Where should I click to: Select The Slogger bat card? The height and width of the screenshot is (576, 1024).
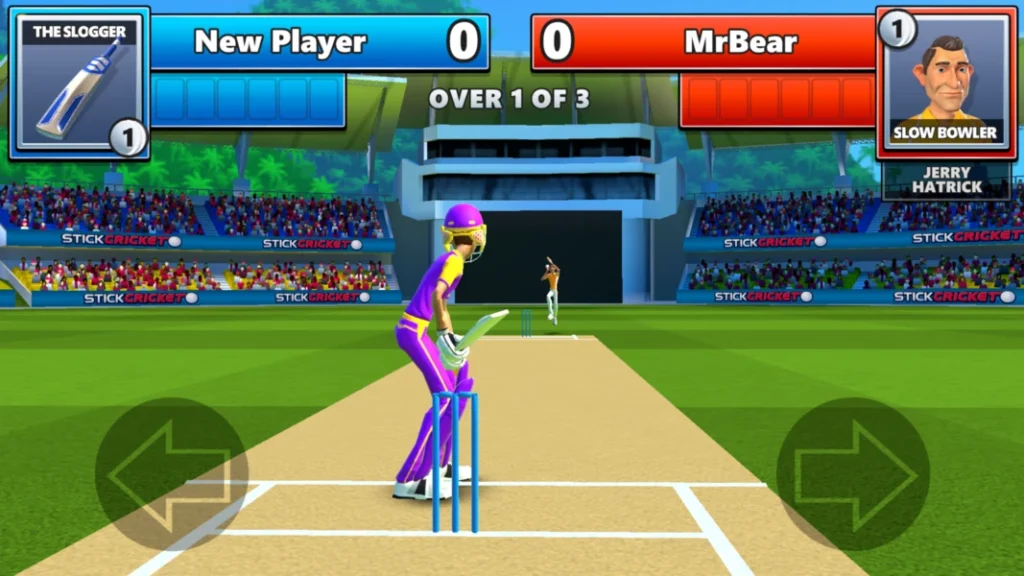tap(79, 84)
